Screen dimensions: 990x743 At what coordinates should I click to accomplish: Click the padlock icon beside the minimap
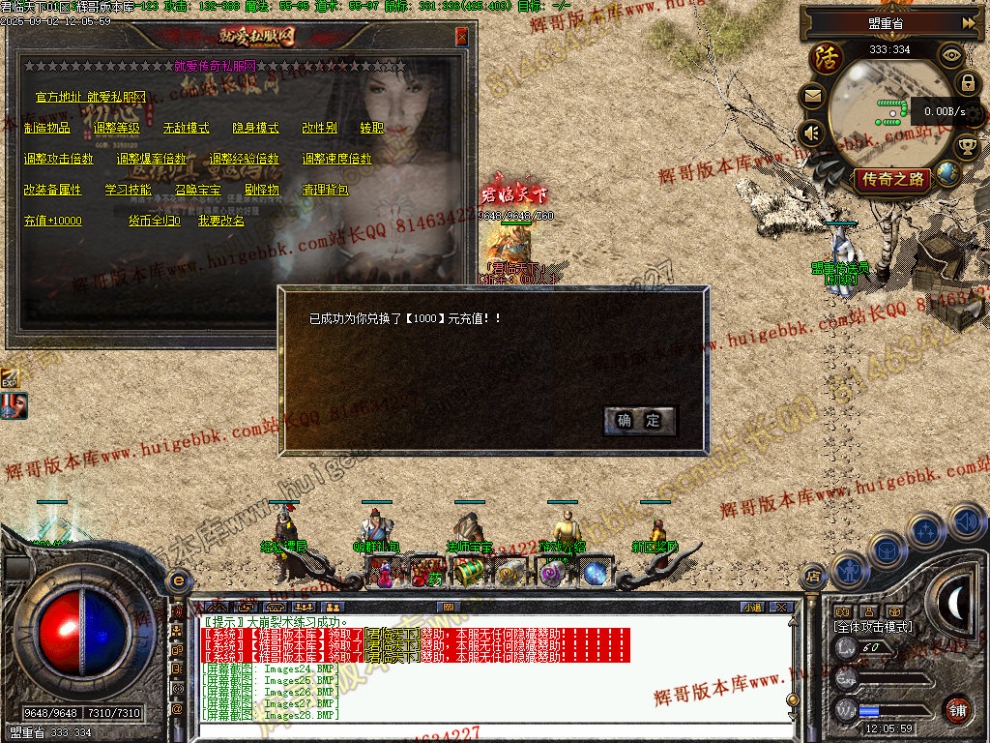tap(967, 83)
